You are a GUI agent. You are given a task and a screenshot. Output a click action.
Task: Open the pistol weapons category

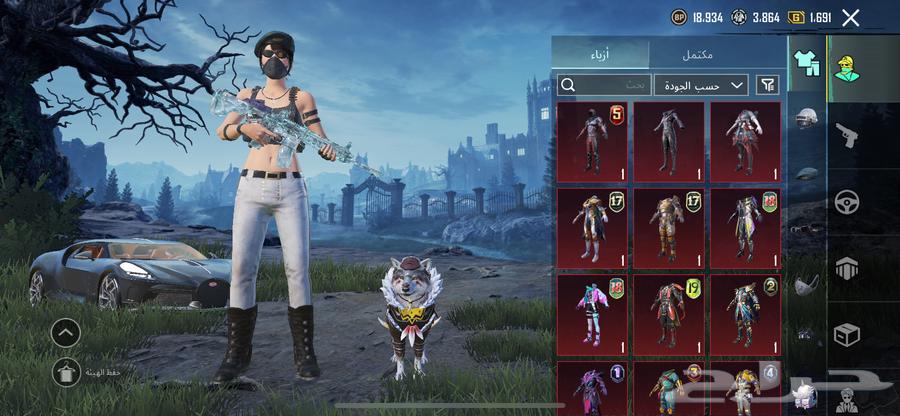click(847, 135)
